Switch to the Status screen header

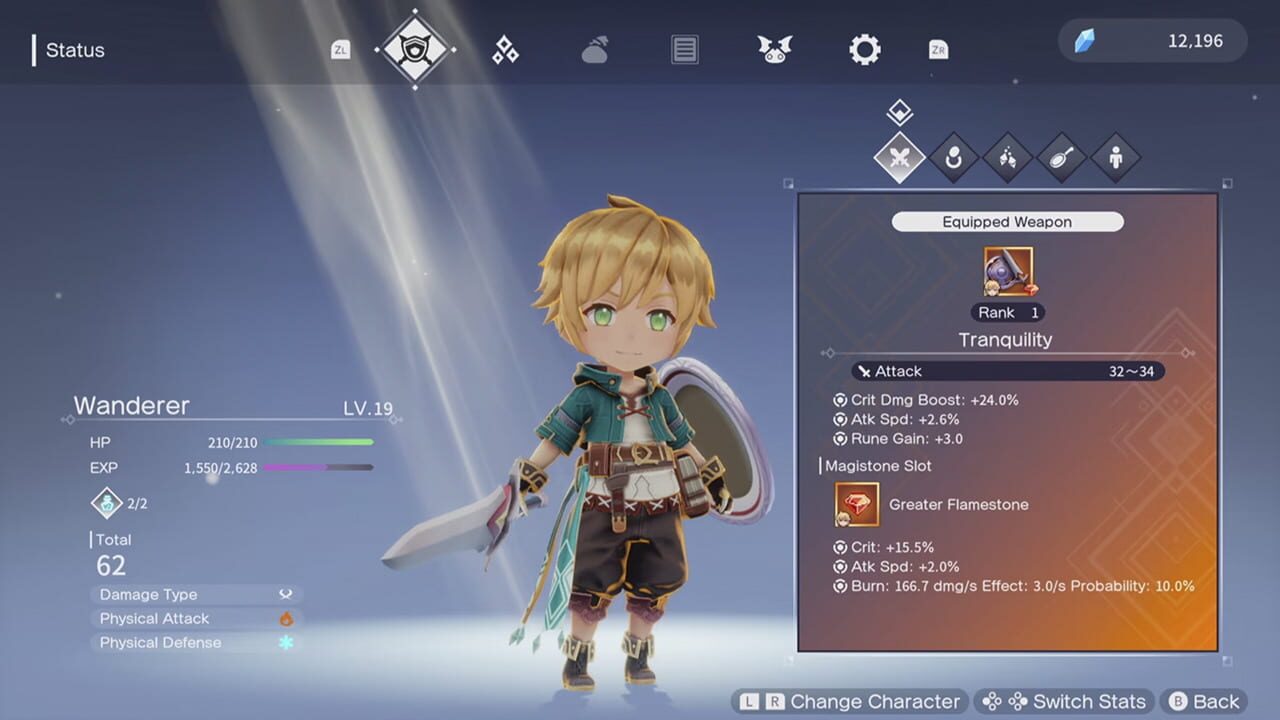(x=75, y=49)
